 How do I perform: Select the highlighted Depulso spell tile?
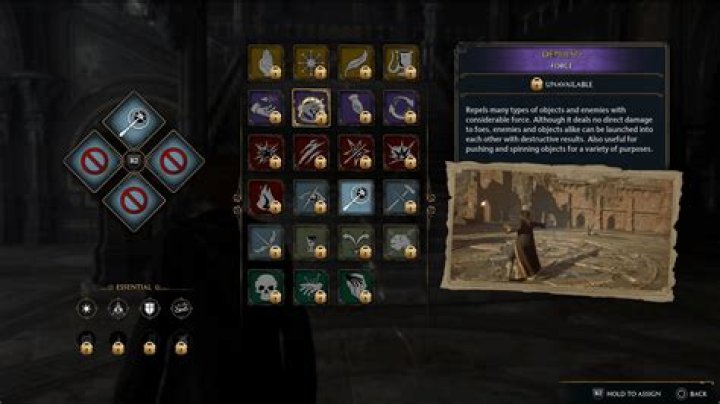pos(310,107)
